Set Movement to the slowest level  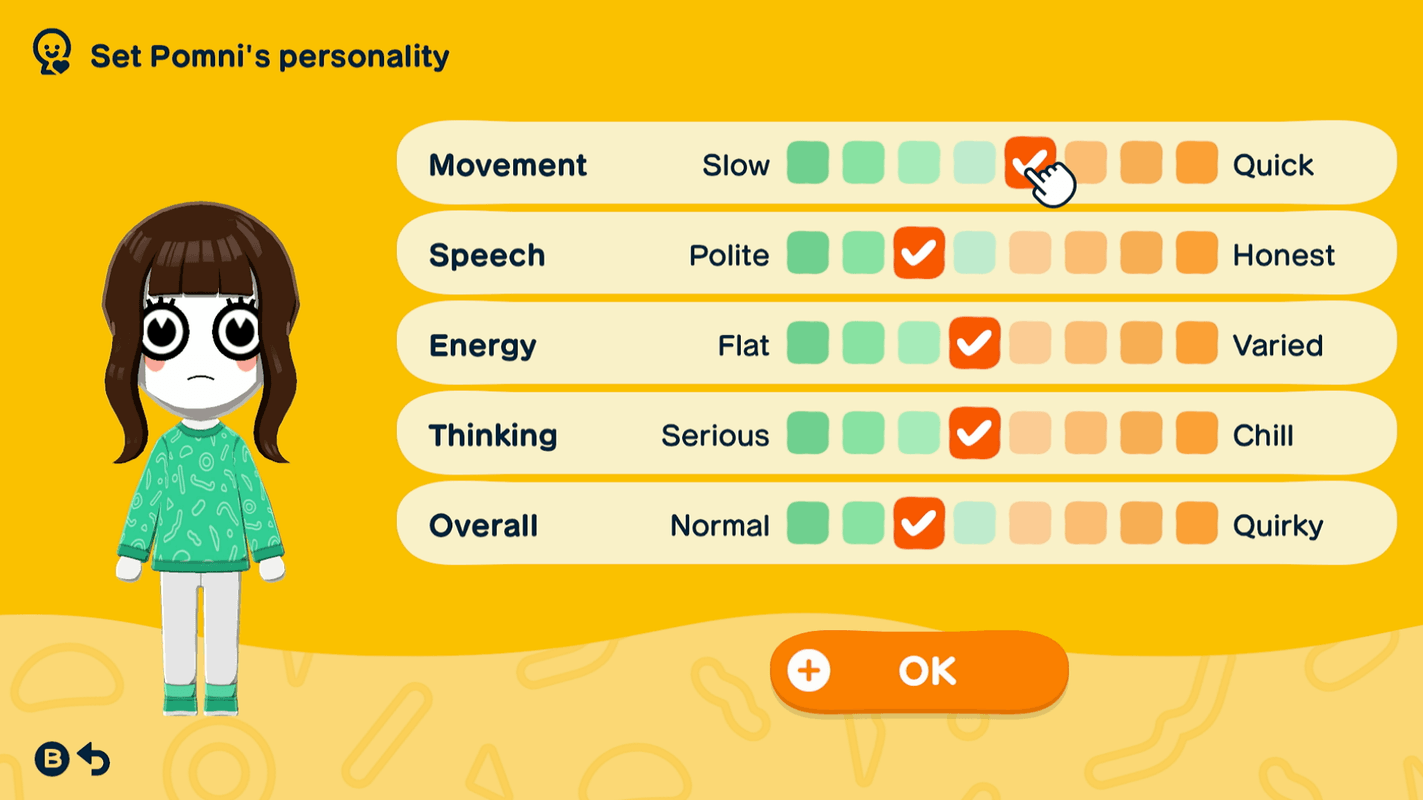click(x=808, y=164)
